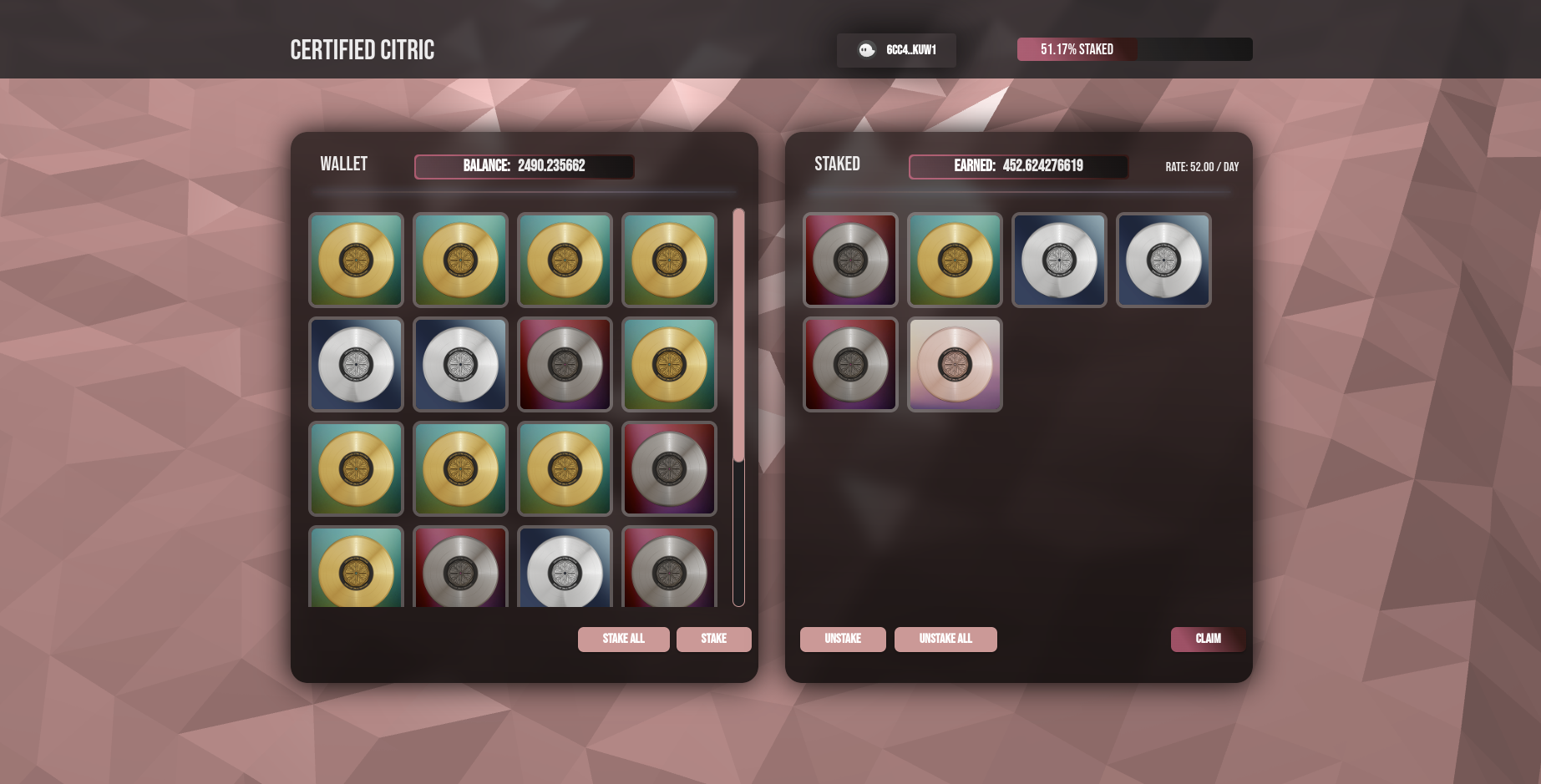Click the Wallet list scrollbar thumb
The width and height of the screenshot is (1541, 784).
click(738, 334)
